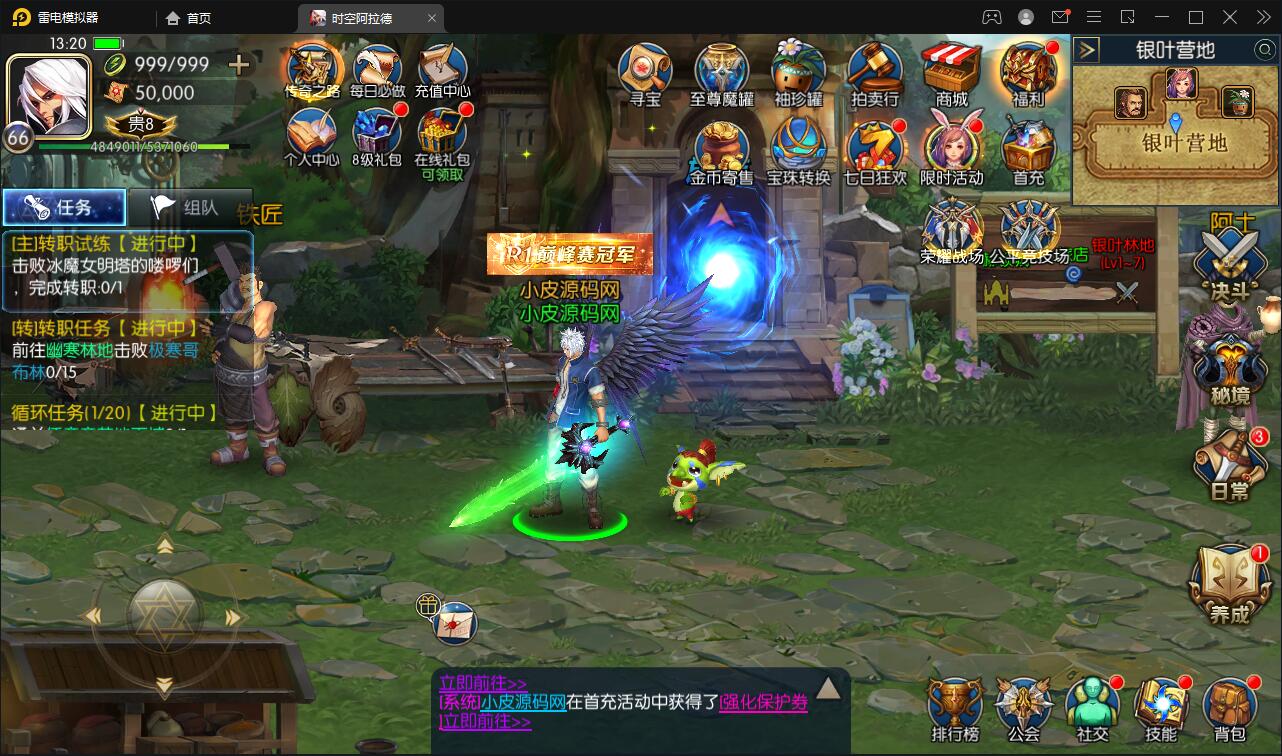Click the player avatar portrait
This screenshot has width=1282, height=756.
click(50, 97)
